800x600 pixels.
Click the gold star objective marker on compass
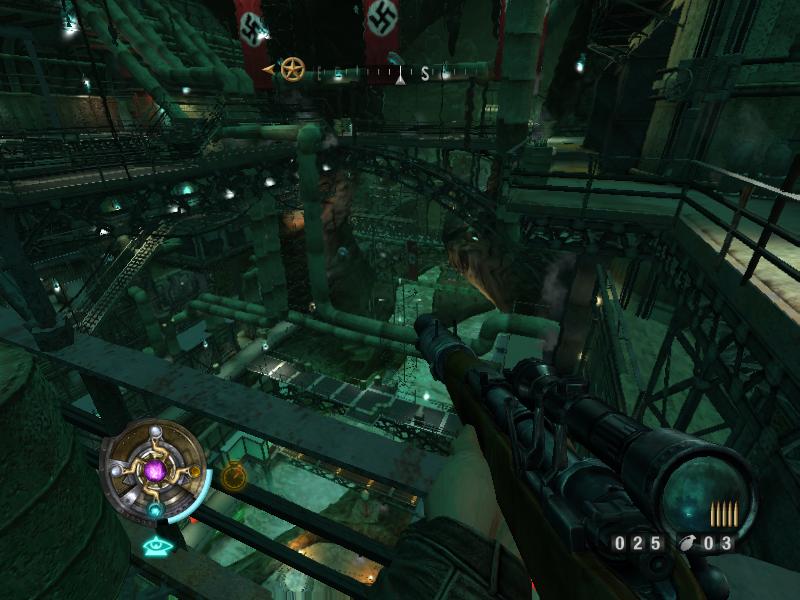(292, 70)
